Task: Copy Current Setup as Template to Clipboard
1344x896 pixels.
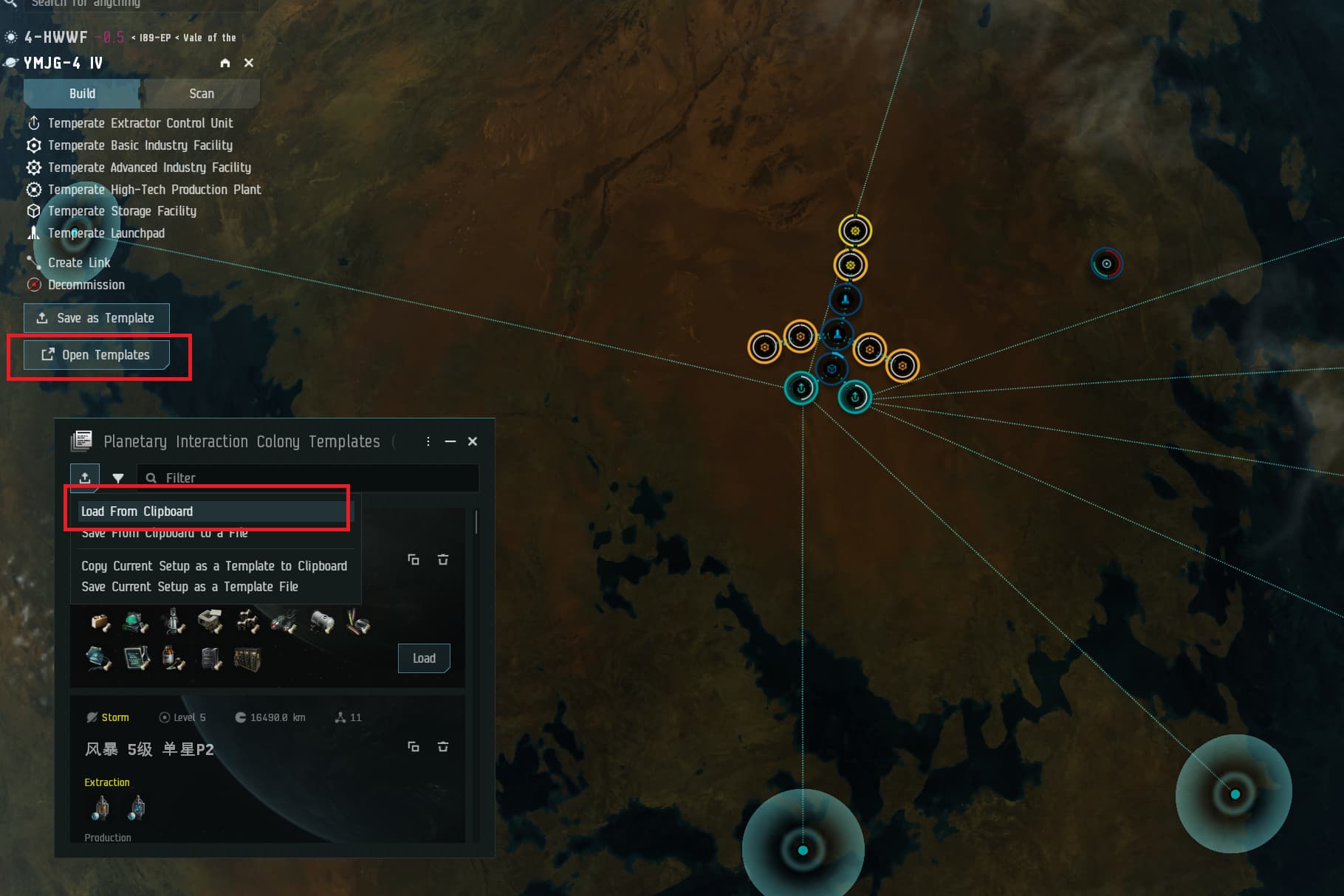Action: point(213,566)
